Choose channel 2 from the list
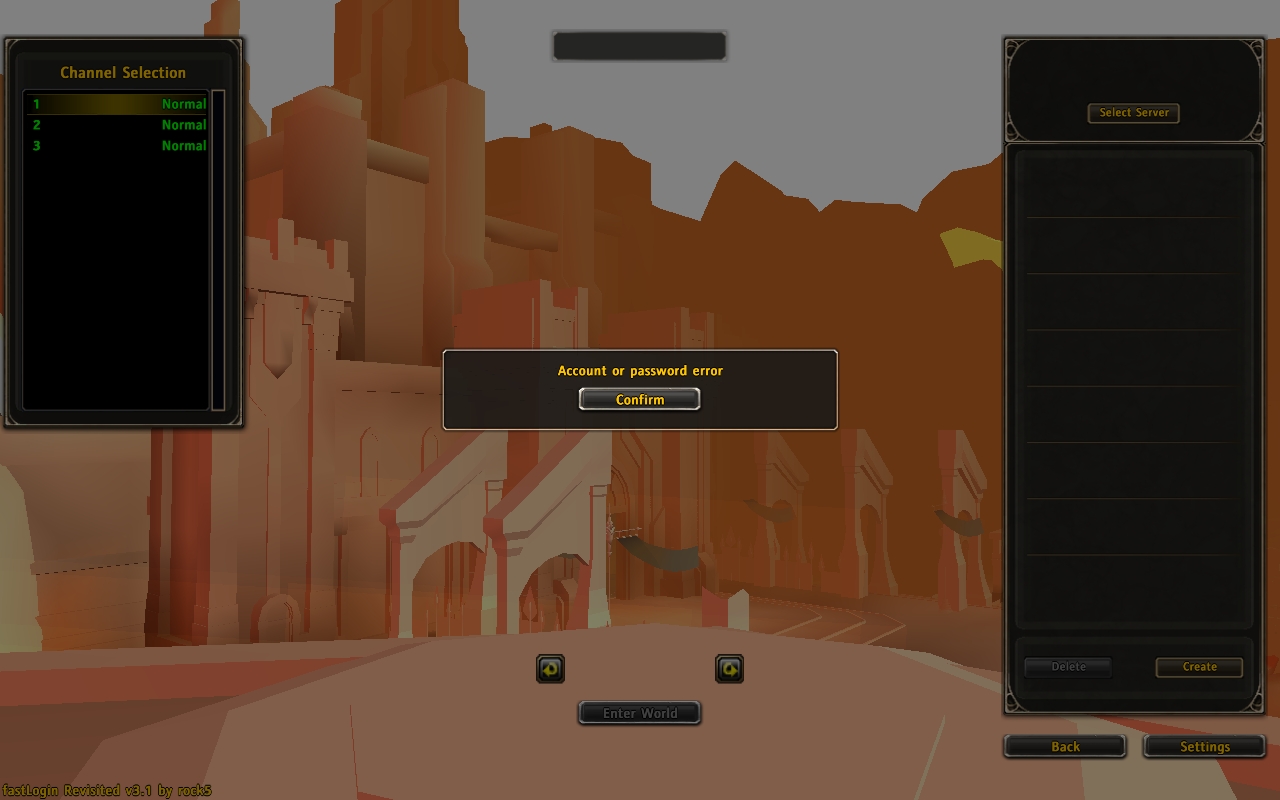 [x=118, y=125]
